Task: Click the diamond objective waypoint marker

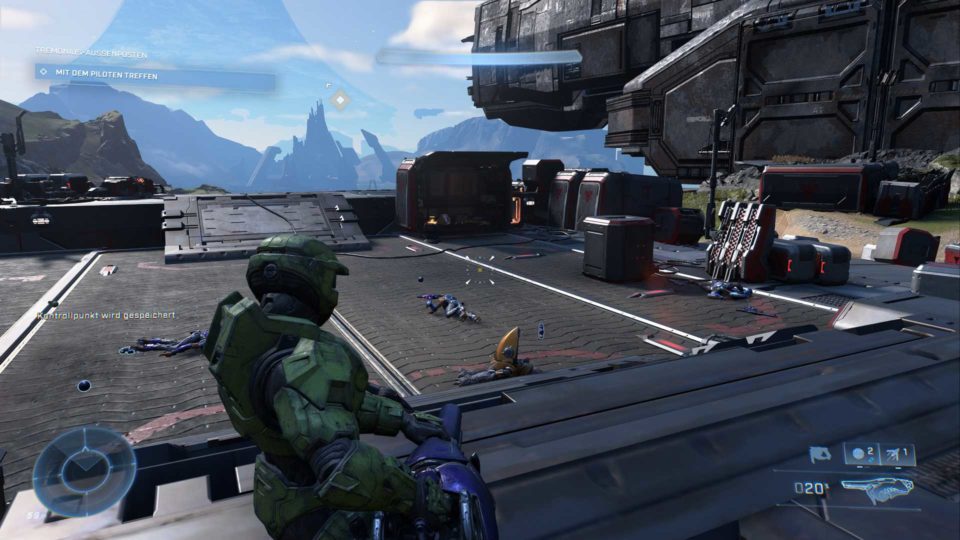Action: pos(340,100)
